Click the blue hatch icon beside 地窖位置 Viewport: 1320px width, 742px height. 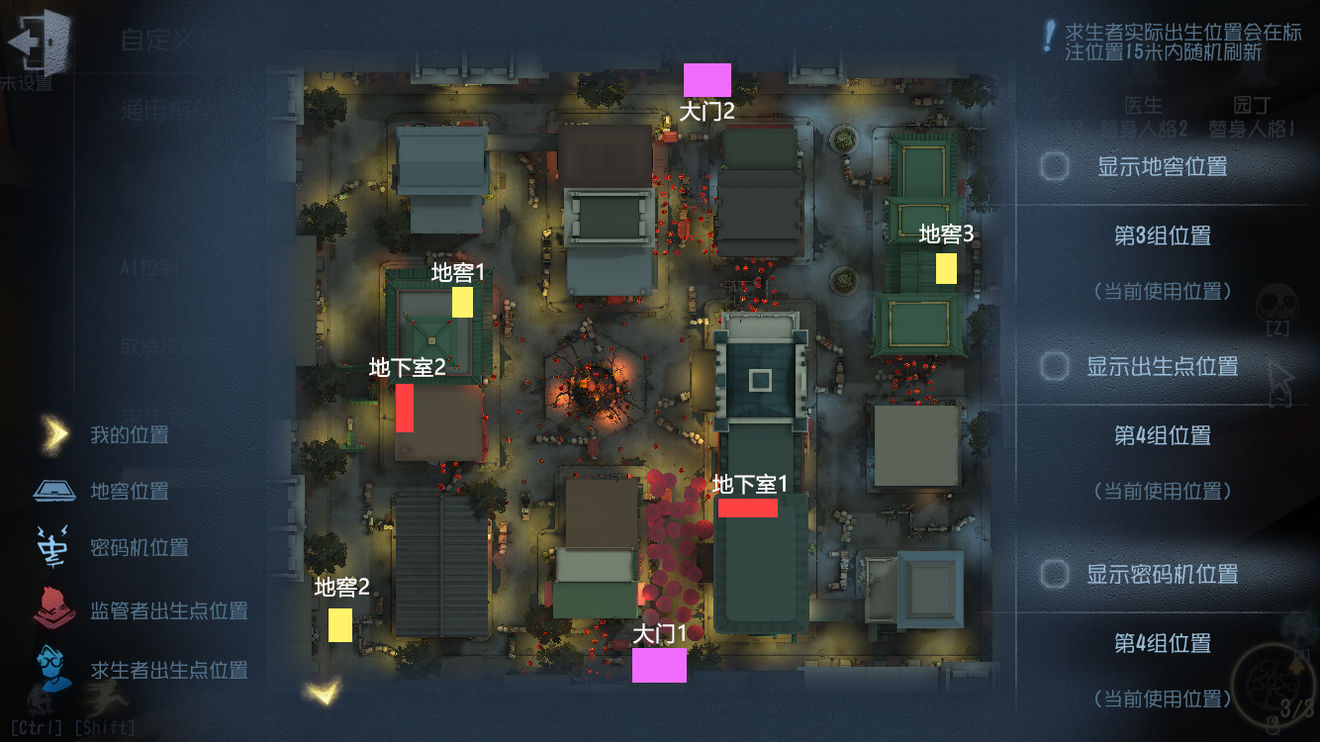[x=52, y=491]
